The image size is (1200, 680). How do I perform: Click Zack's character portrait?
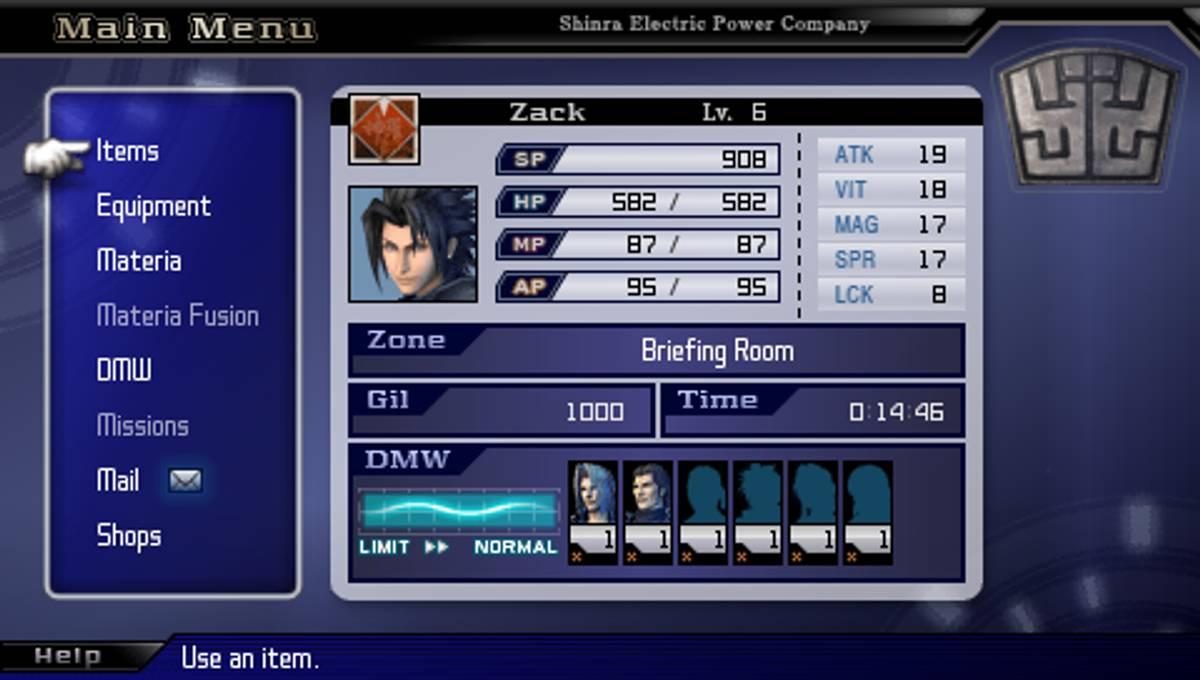tap(412, 244)
